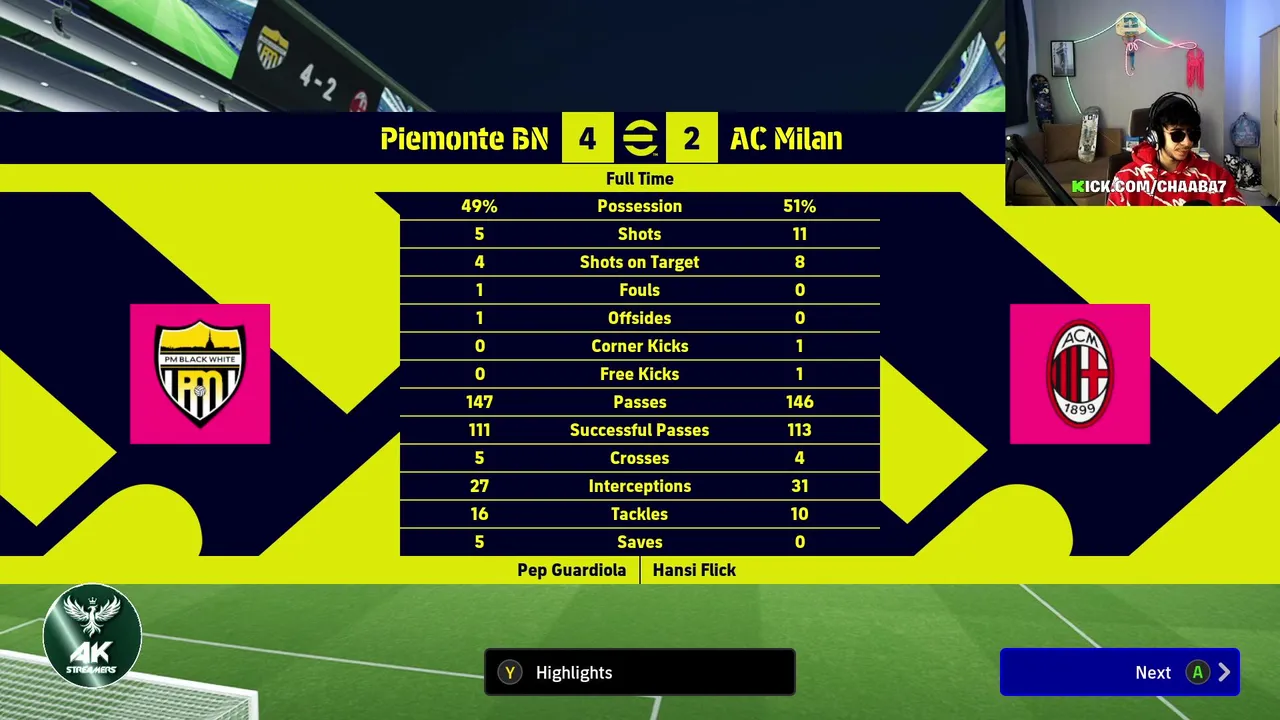The height and width of the screenshot is (720, 1280).
Task: Open the streamer webcam overlay
Action: pos(1142,102)
